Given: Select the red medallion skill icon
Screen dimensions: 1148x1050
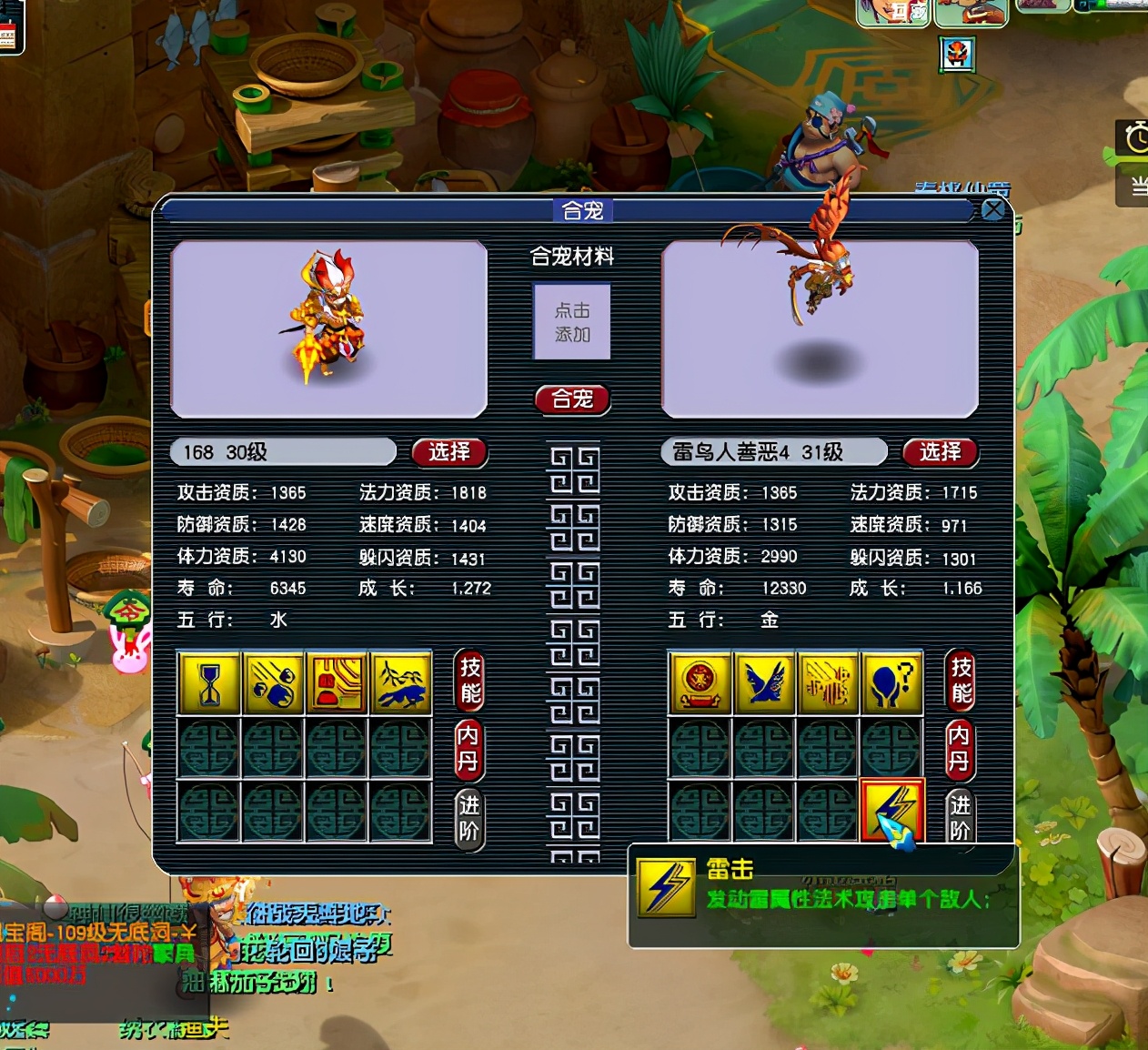Looking at the screenshot, I should 700,682.
